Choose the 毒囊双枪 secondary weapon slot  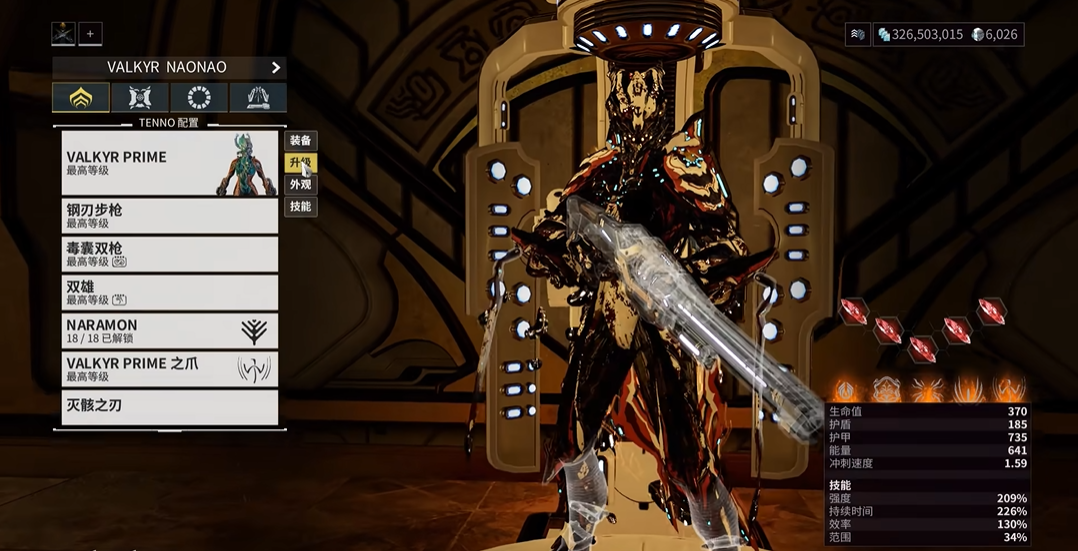click(x=169, y=254)
